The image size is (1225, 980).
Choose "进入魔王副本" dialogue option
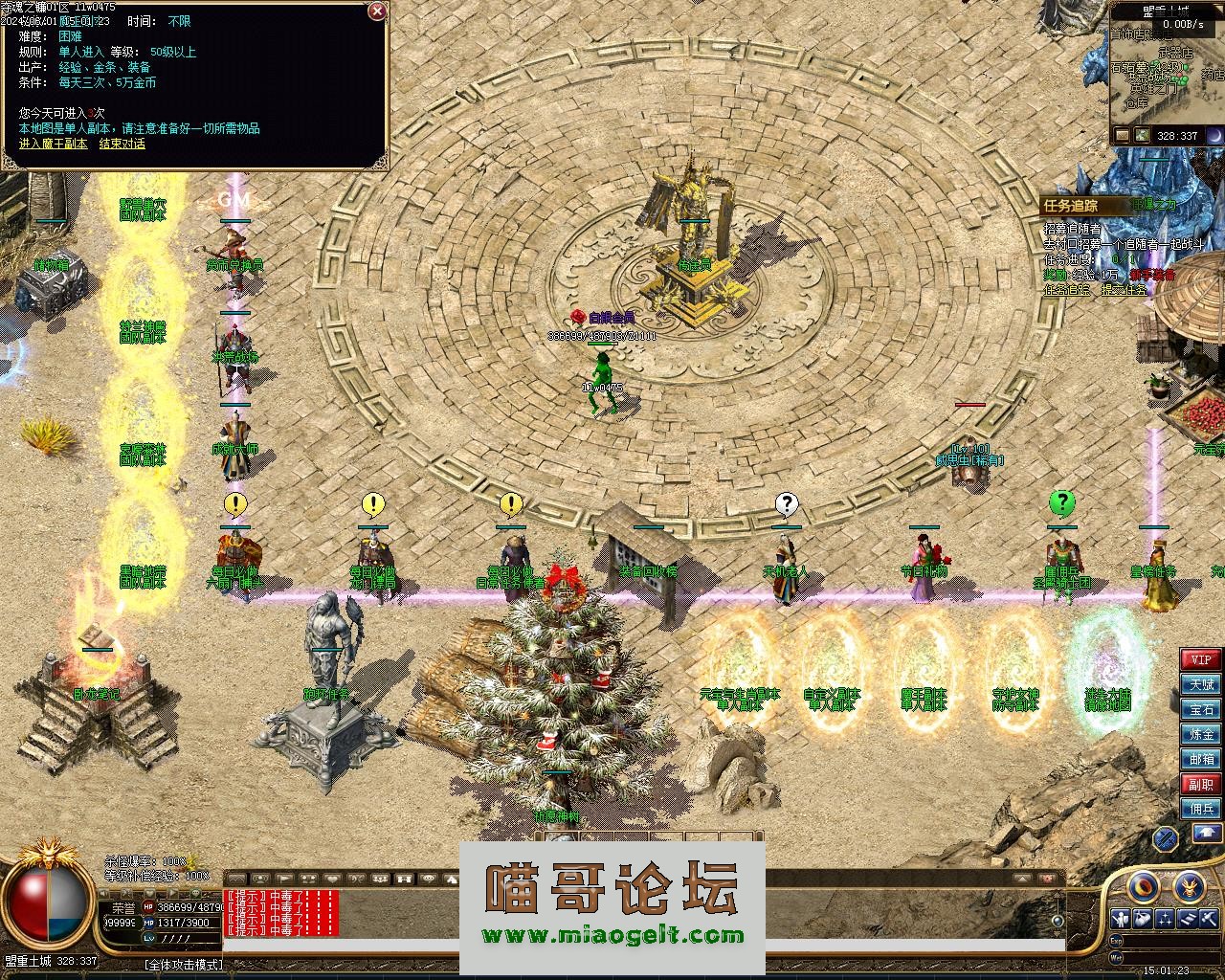click(x=53, y=144)
